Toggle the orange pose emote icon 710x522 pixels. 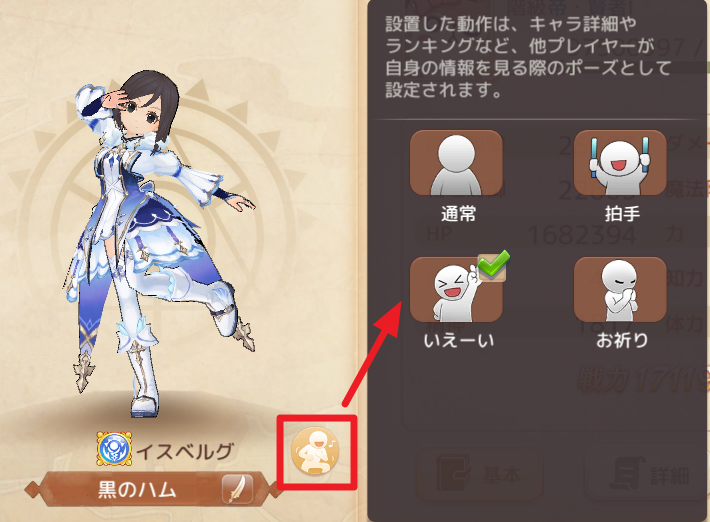pos(316,452)
